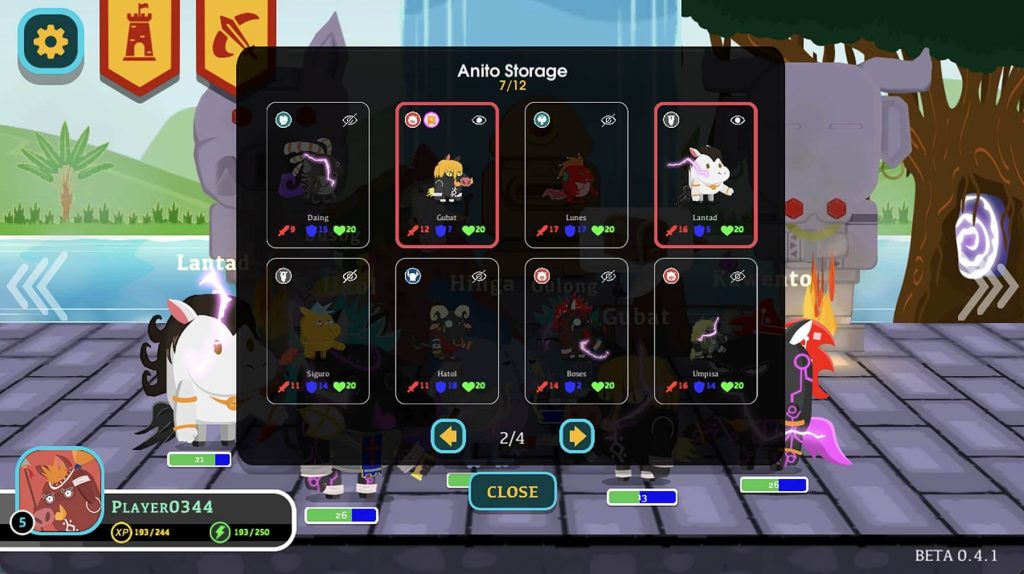
Task: Go to the previous storage page
Action: (x=448, y=436)
